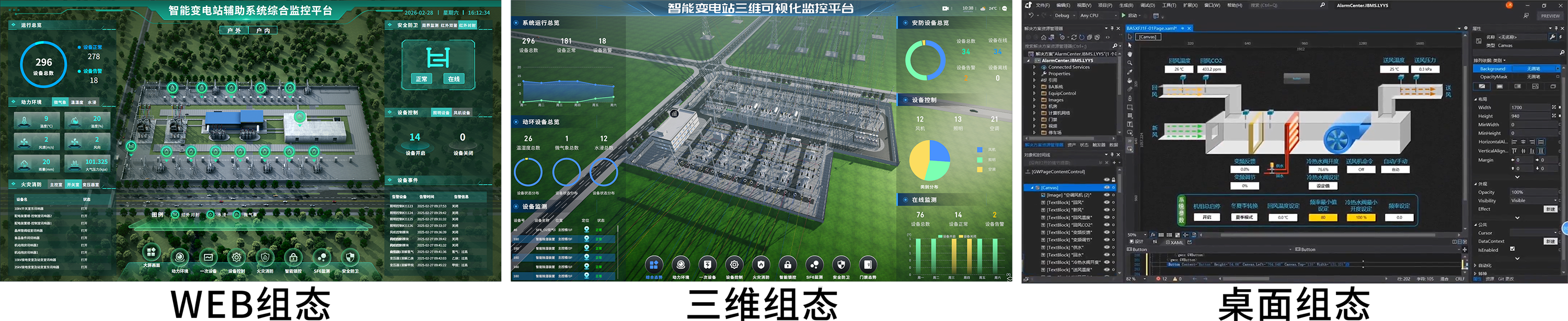Click the PREVIEW button in Visual Studio
This screenshot has height=321, width=1568.
pos(1550,16)
